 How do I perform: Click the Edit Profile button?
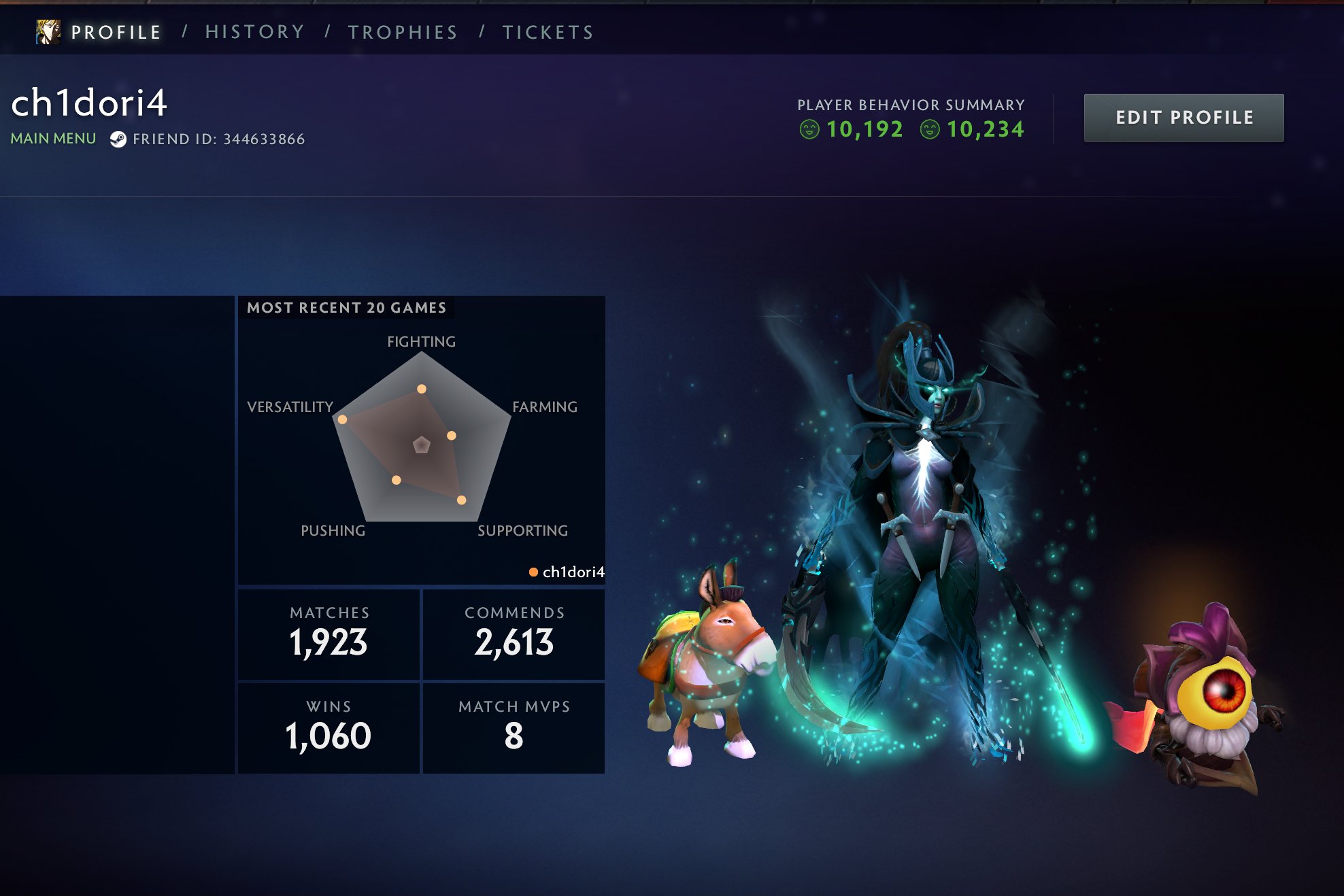pyautogui.click(x=1183, y=118)
